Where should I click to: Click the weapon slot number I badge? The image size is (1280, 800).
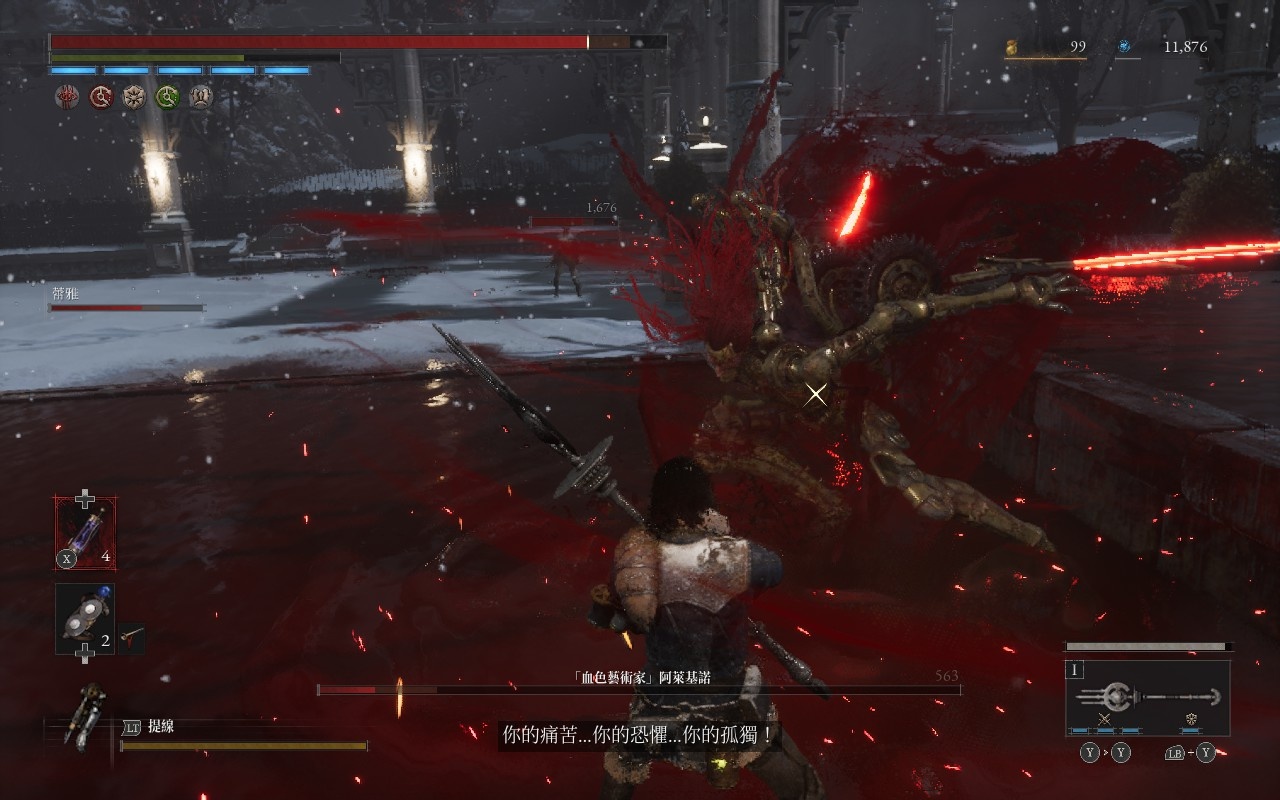pos(1076,670)
